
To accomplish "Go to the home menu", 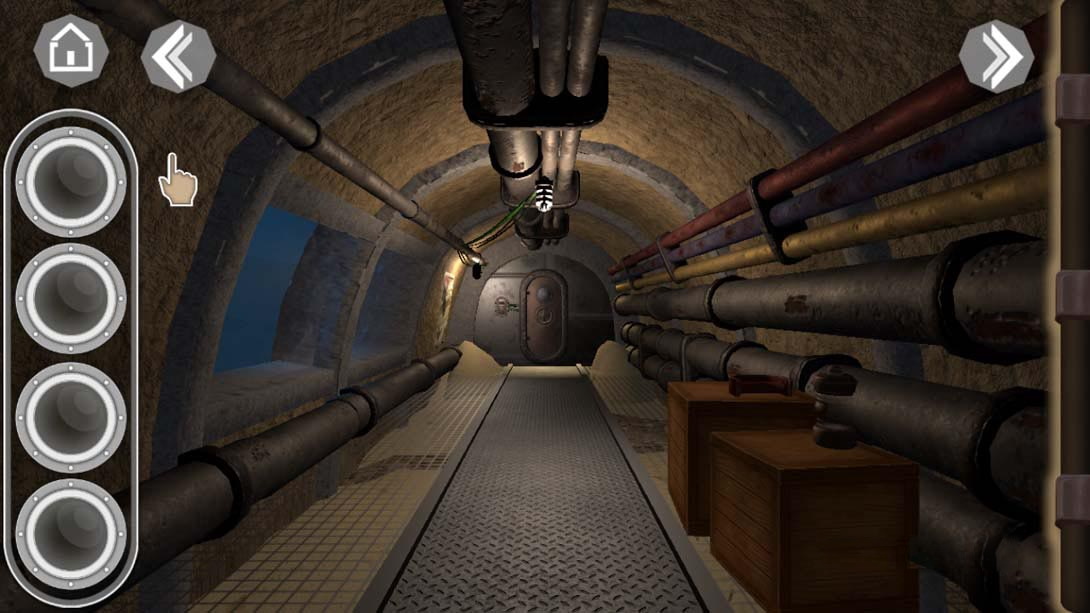I will [71, 52].
